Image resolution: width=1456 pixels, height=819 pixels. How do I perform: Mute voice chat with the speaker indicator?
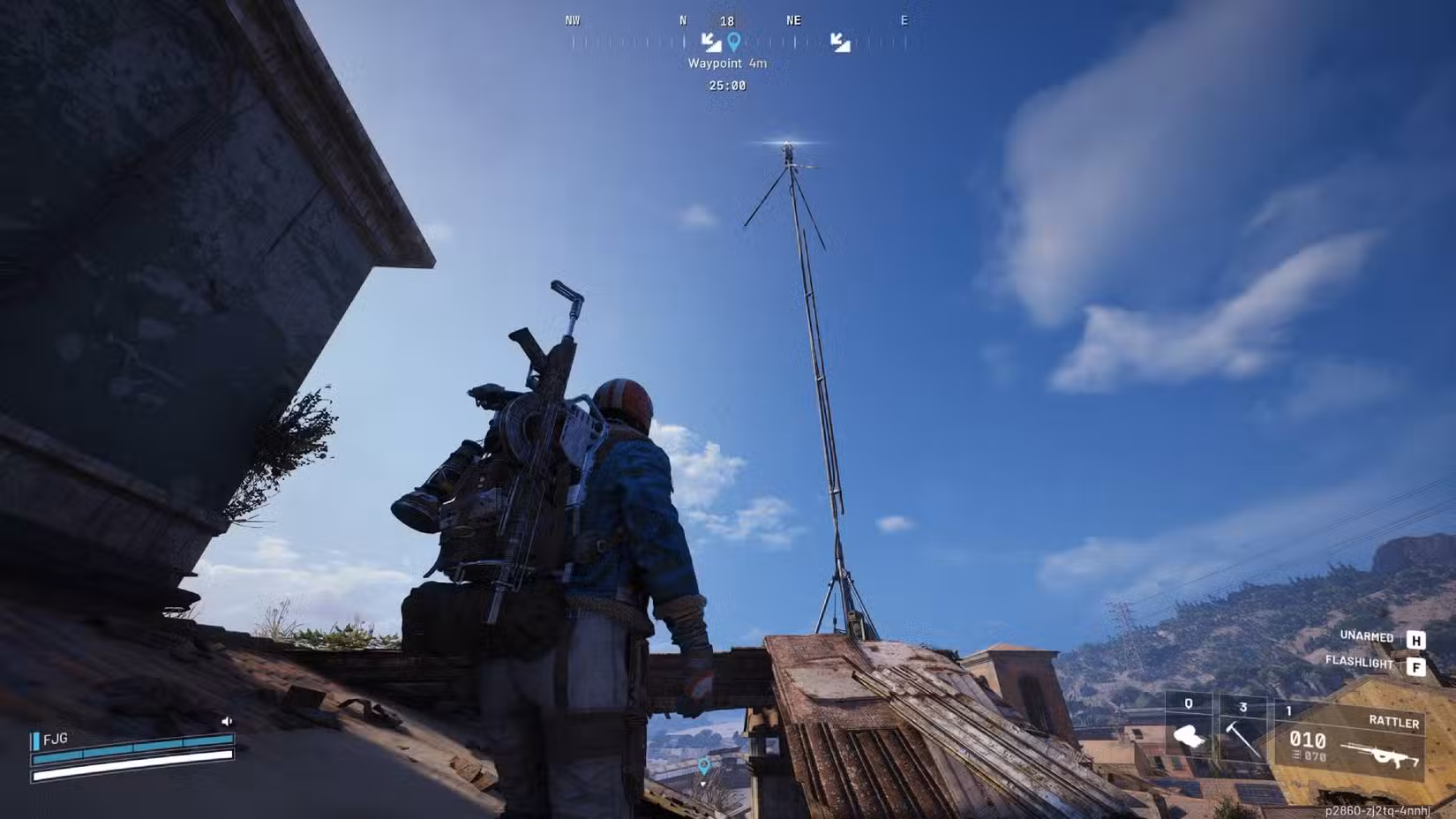[225, 723]
